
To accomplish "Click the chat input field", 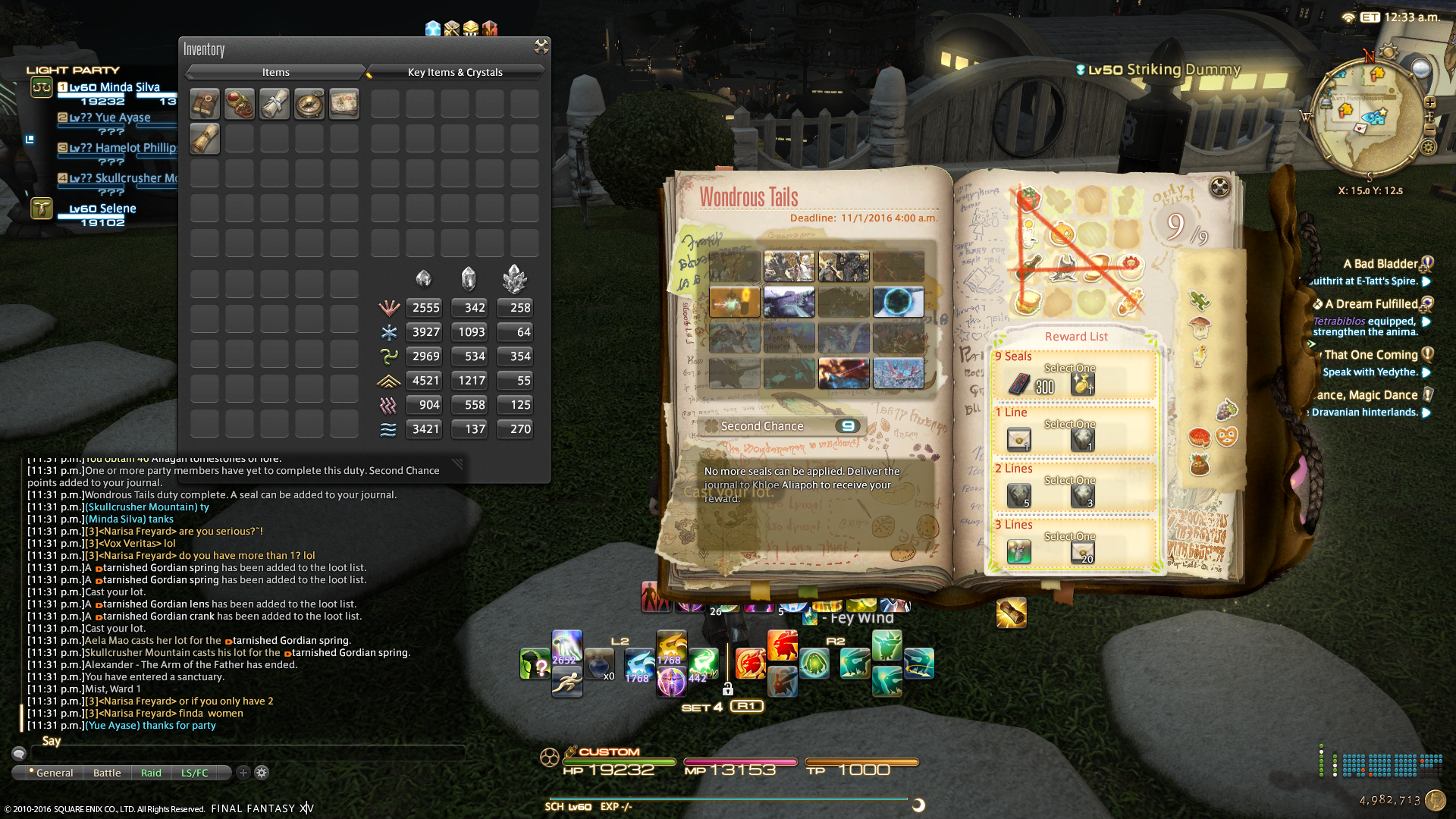I will coord(243,753).
